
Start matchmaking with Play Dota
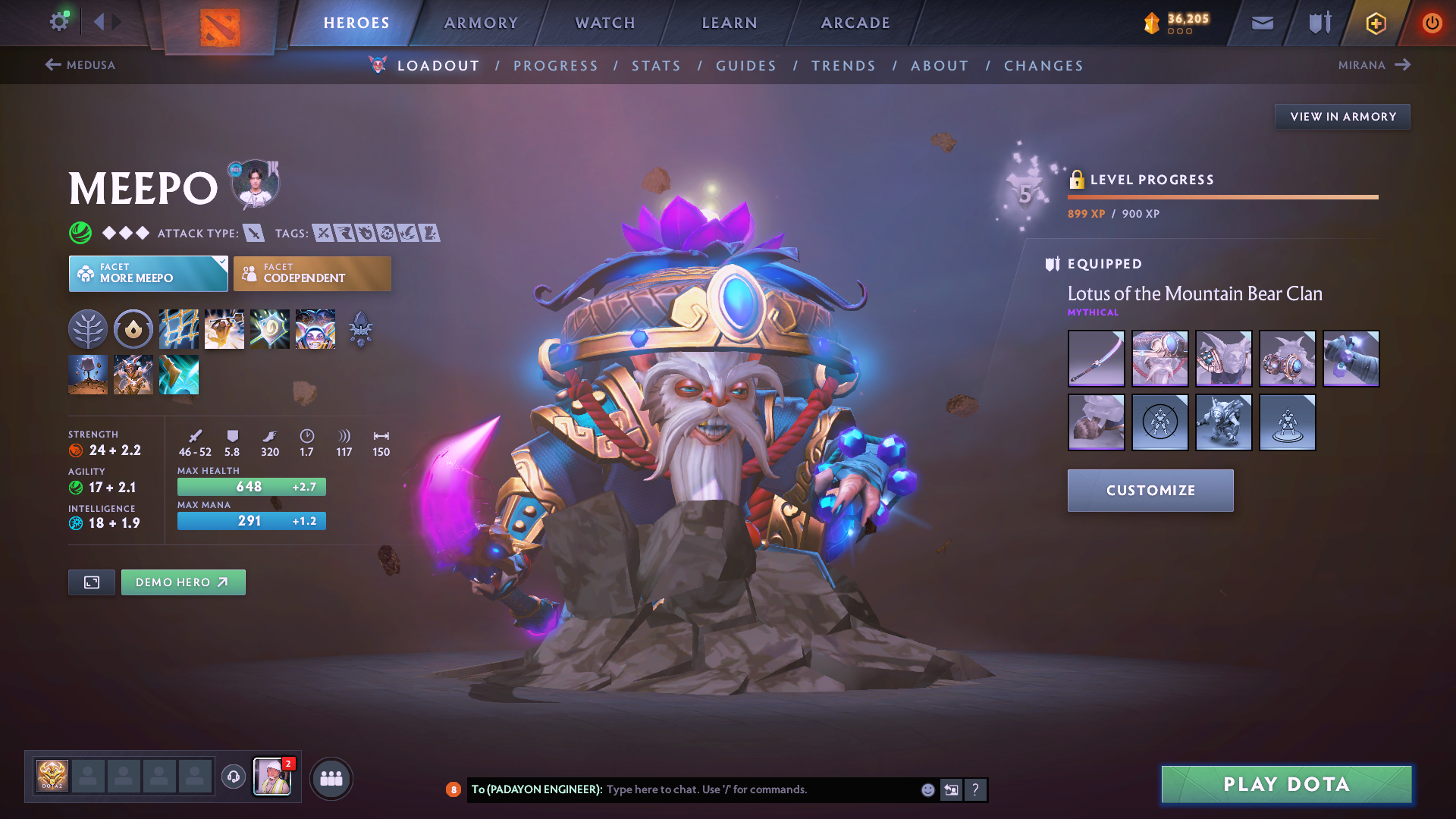point(1286,784)
